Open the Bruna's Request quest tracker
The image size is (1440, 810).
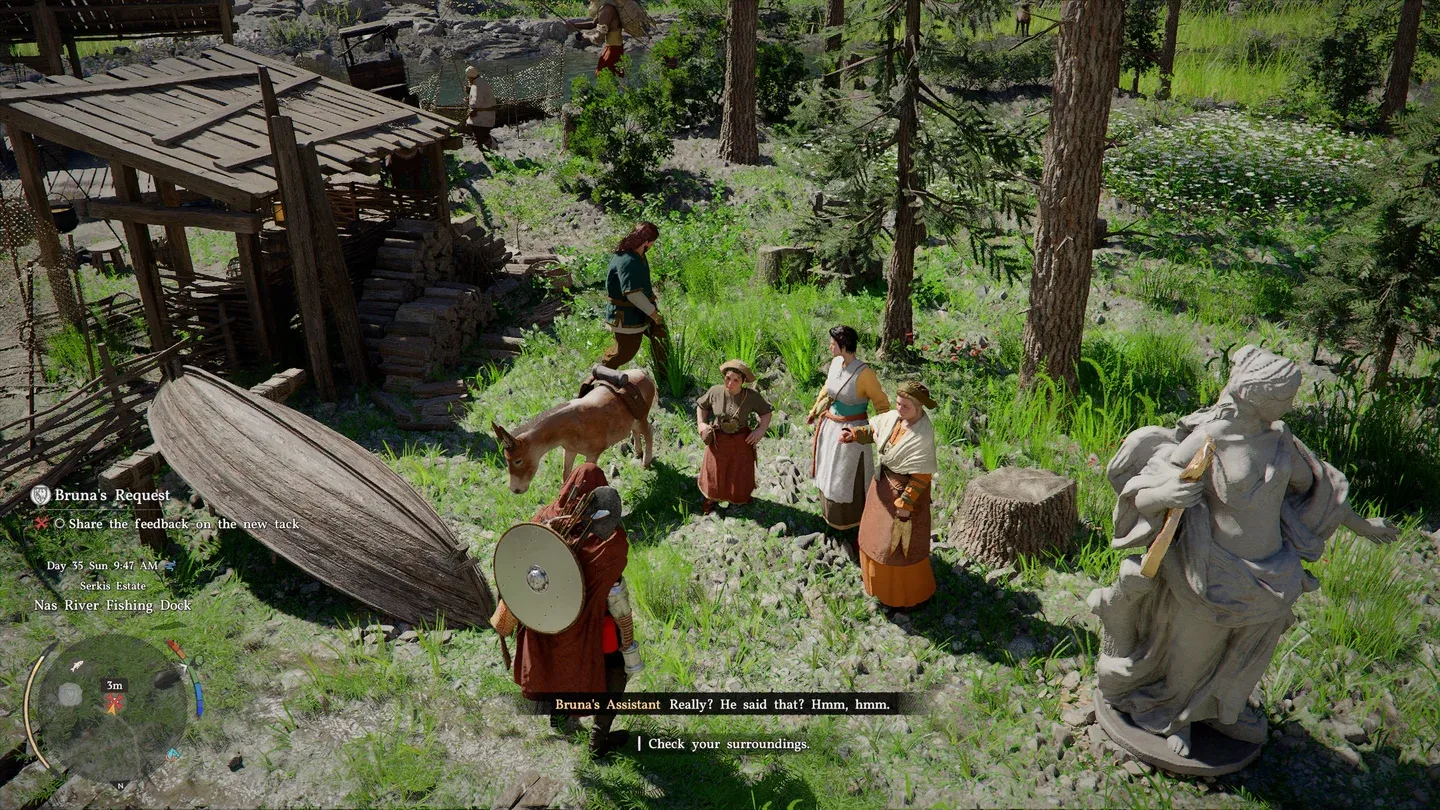click(112, 495)
